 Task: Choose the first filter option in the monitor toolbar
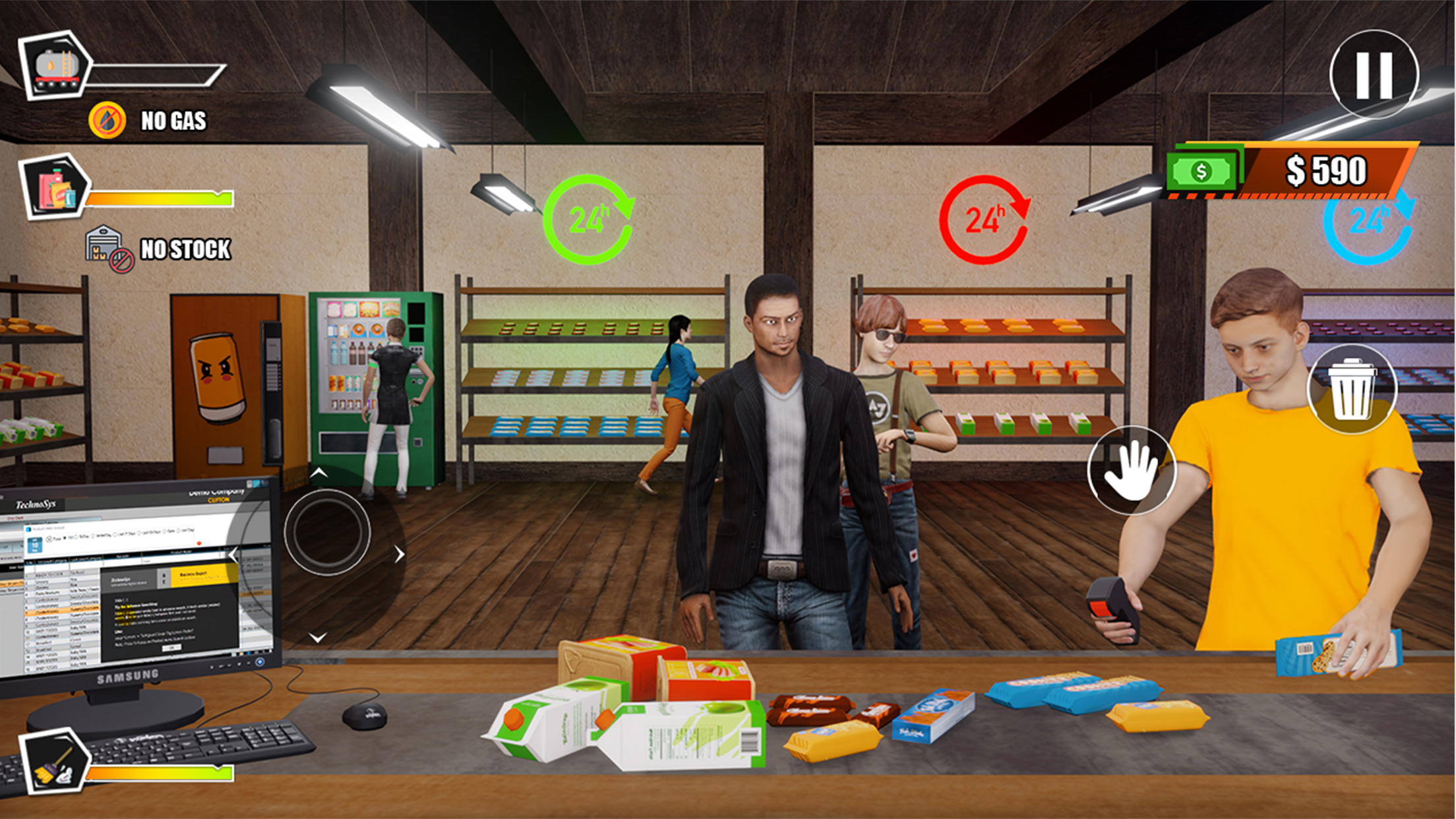click(x=66, y=539)
